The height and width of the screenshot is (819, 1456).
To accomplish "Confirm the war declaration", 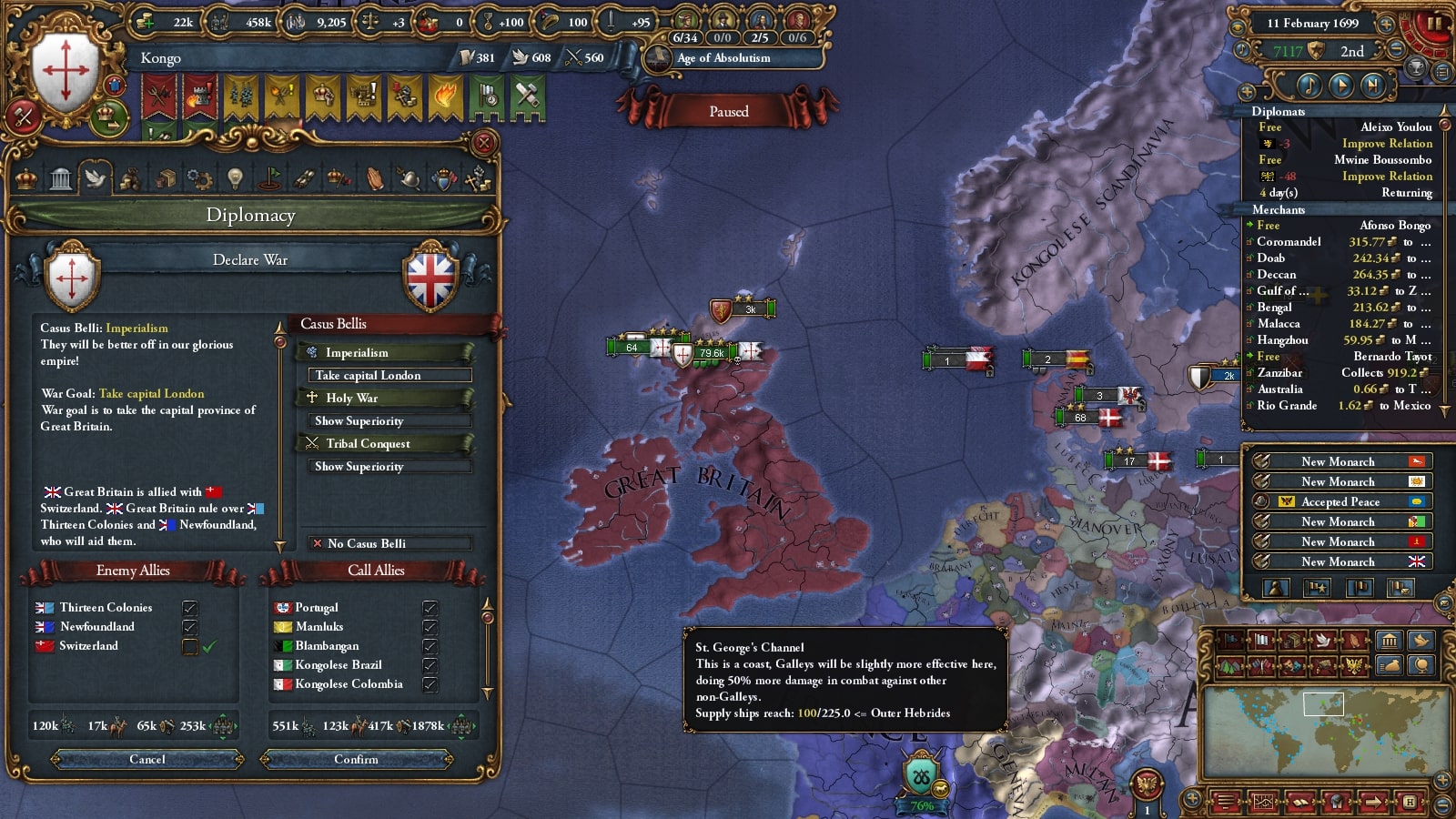I will click(356, 759).
